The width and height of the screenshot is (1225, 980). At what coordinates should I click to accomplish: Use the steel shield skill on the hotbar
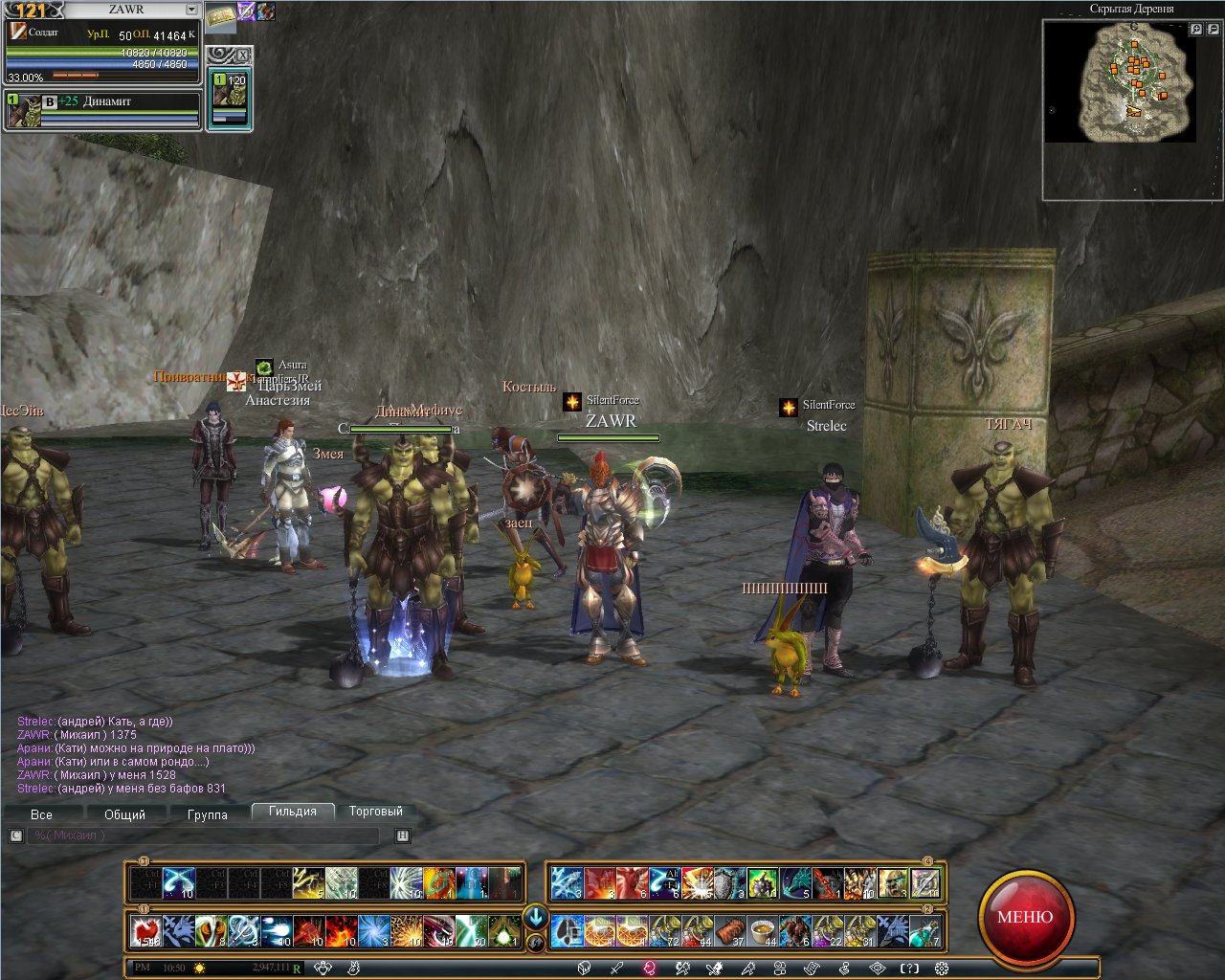[729, 882]
